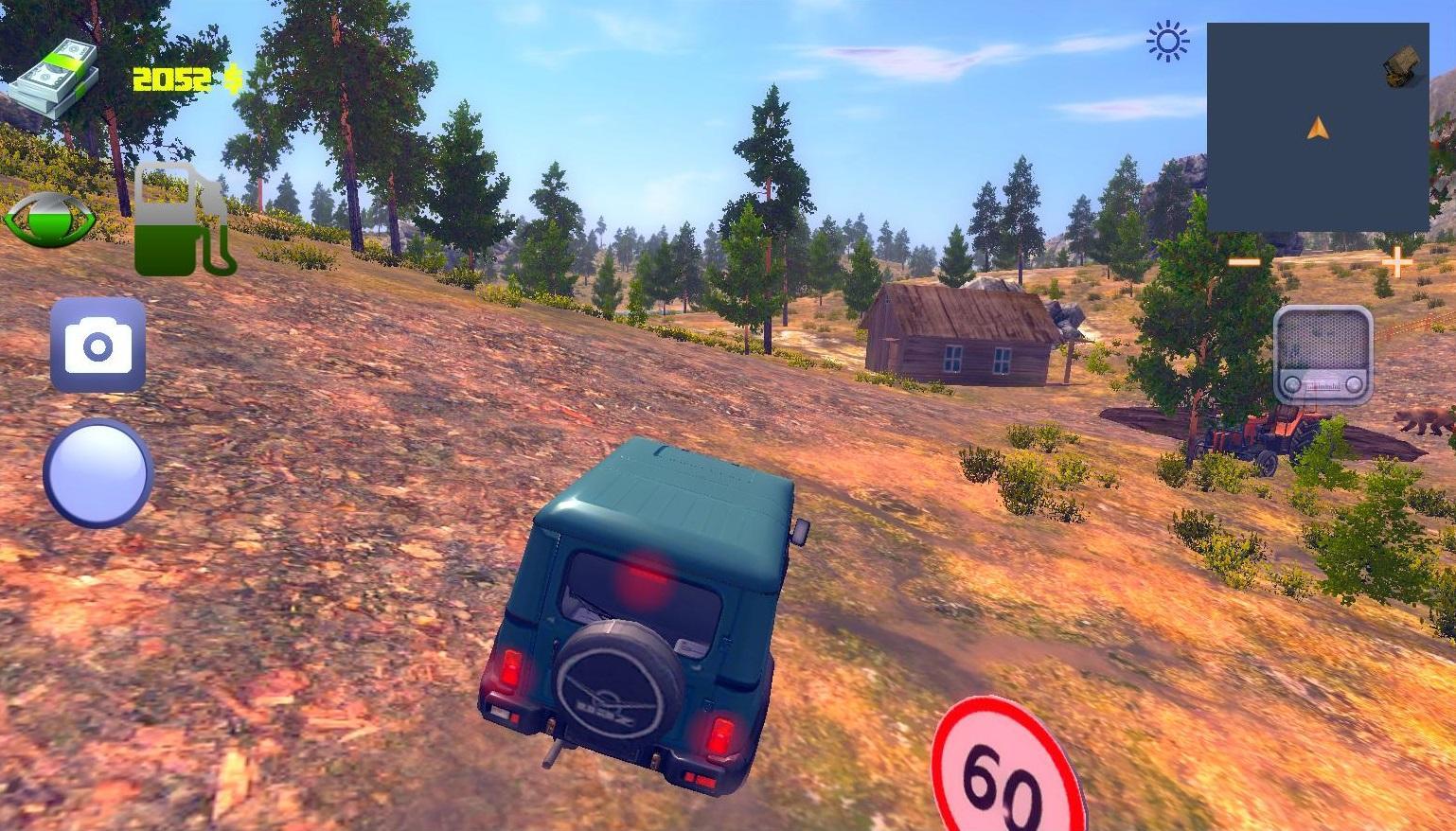Click the radio's speaker grille

(1323, 341)
